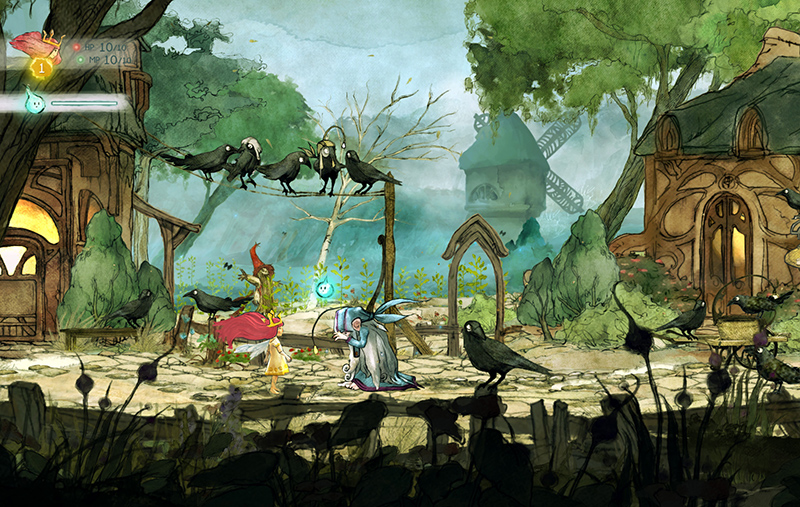Click the Igniculus firefly HUD icon
This screenshot has height=507, width=800.
point(35,101)
